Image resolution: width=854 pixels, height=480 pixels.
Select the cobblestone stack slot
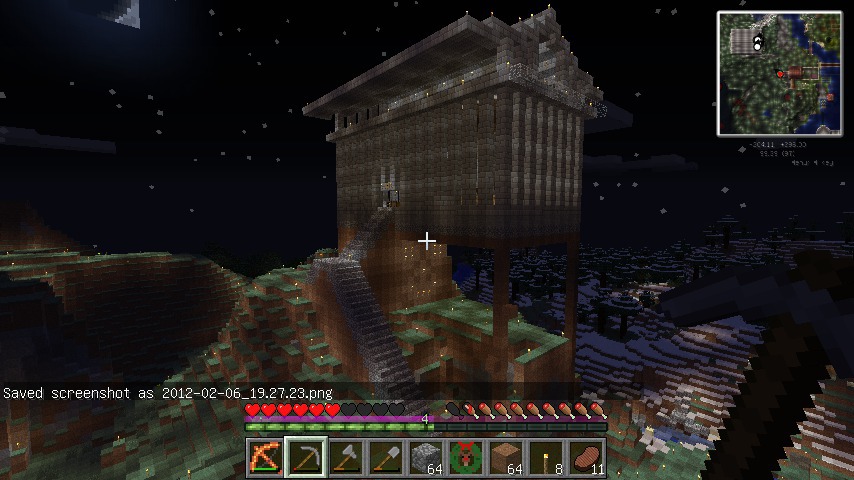pyautogui.click(x=425, y=458)
